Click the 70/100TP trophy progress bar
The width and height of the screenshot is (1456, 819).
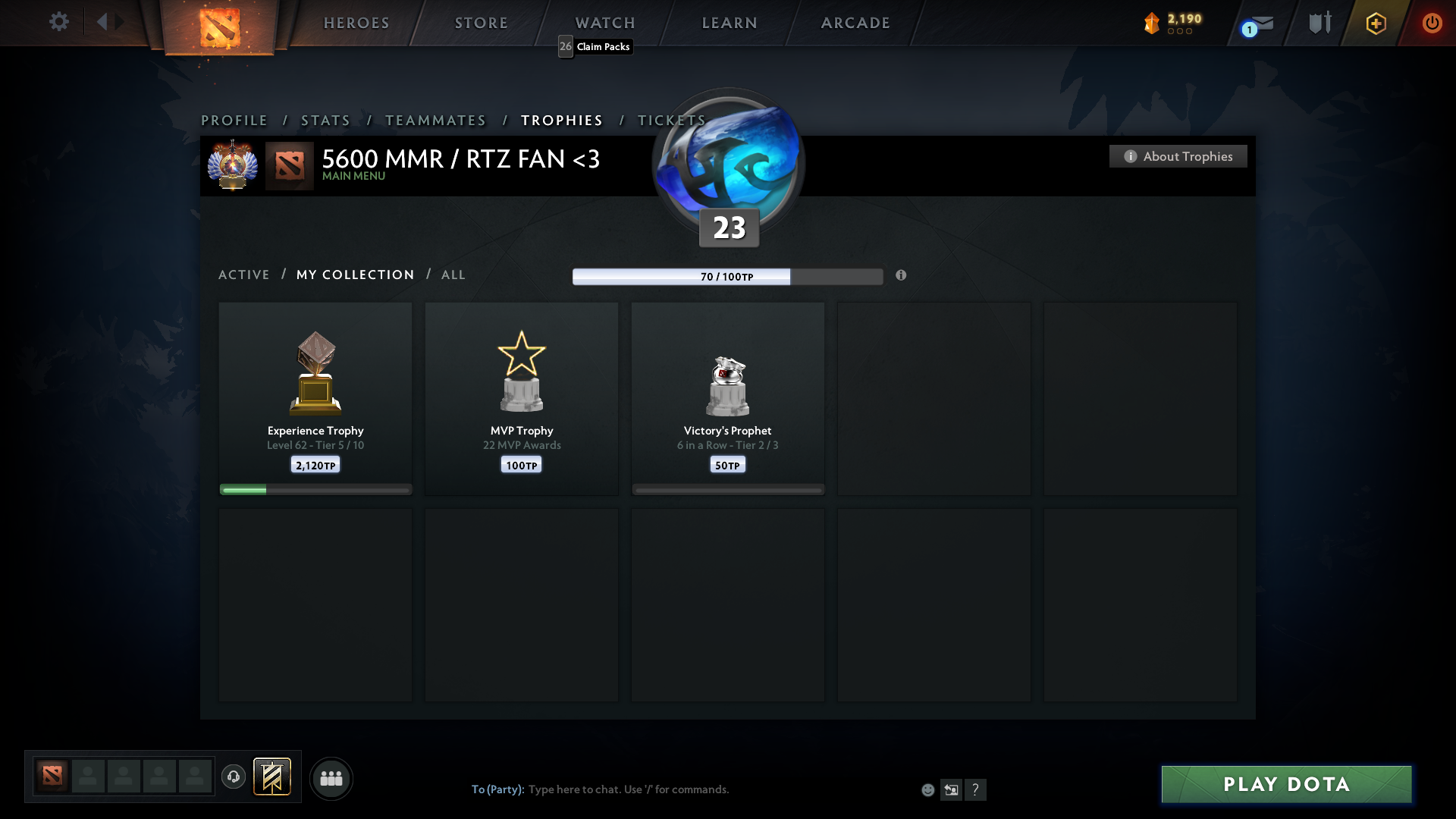coord(727,277)
